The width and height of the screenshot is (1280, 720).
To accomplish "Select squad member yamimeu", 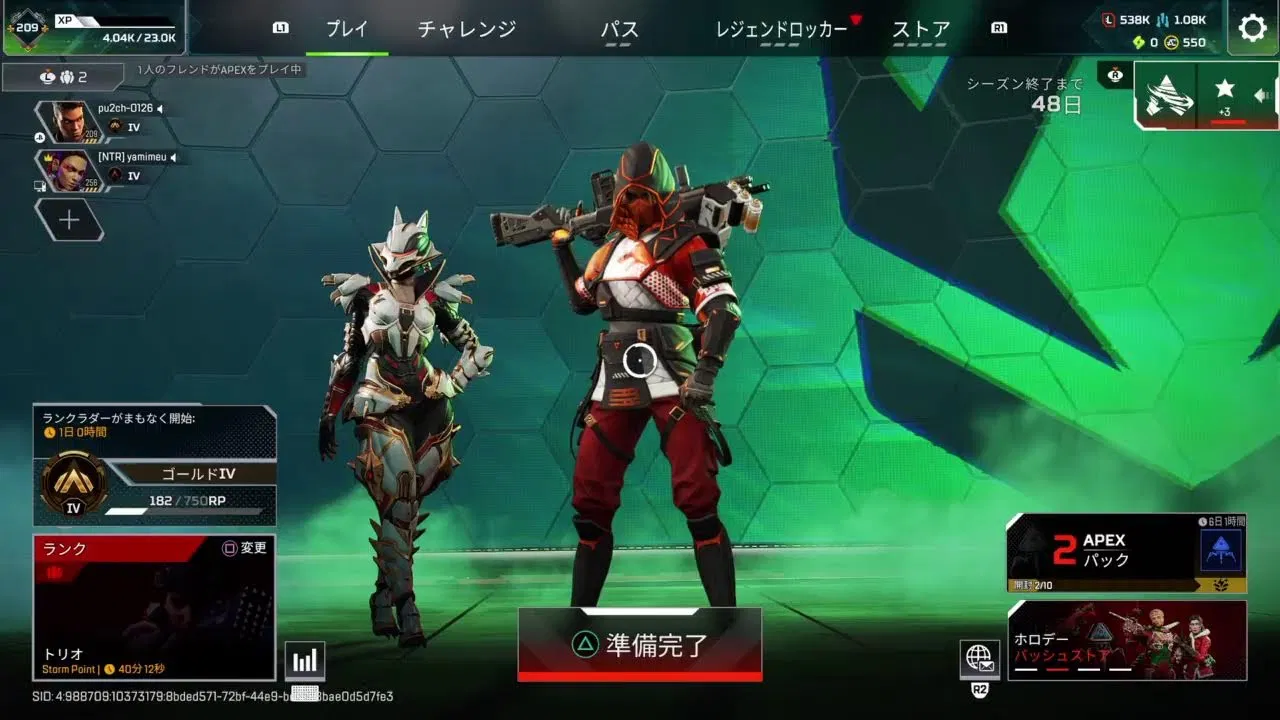I will pyautogui.click(x=98, y=169).
